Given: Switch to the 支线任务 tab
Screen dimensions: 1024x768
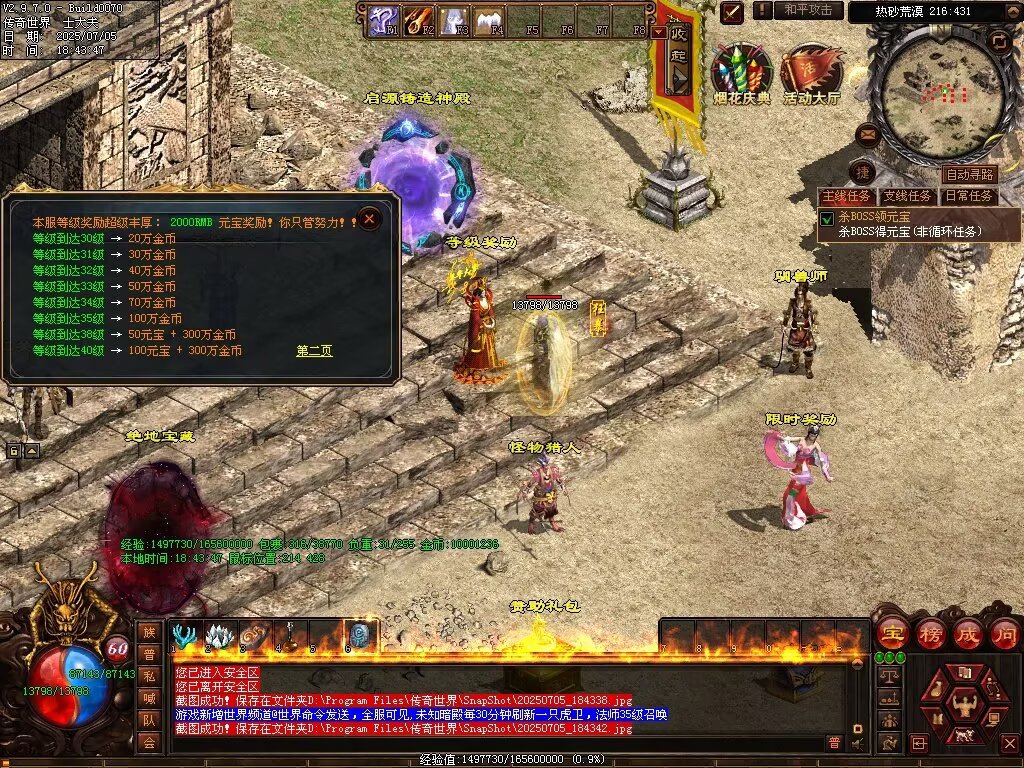Looking at the screenshot, I should click(907, 196).
